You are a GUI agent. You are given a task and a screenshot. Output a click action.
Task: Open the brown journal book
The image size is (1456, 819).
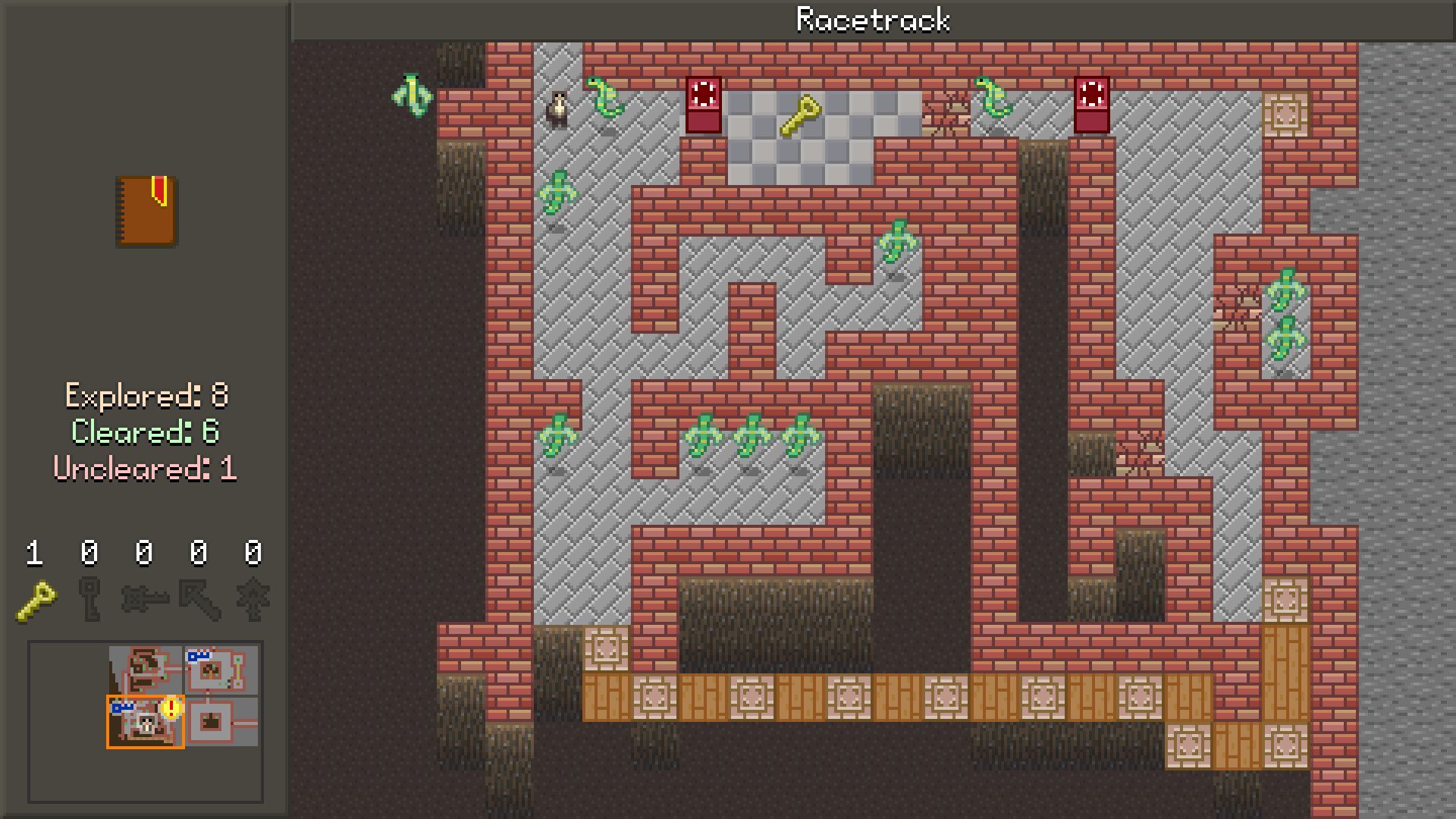pyautogui.click(x=146, y=212)
